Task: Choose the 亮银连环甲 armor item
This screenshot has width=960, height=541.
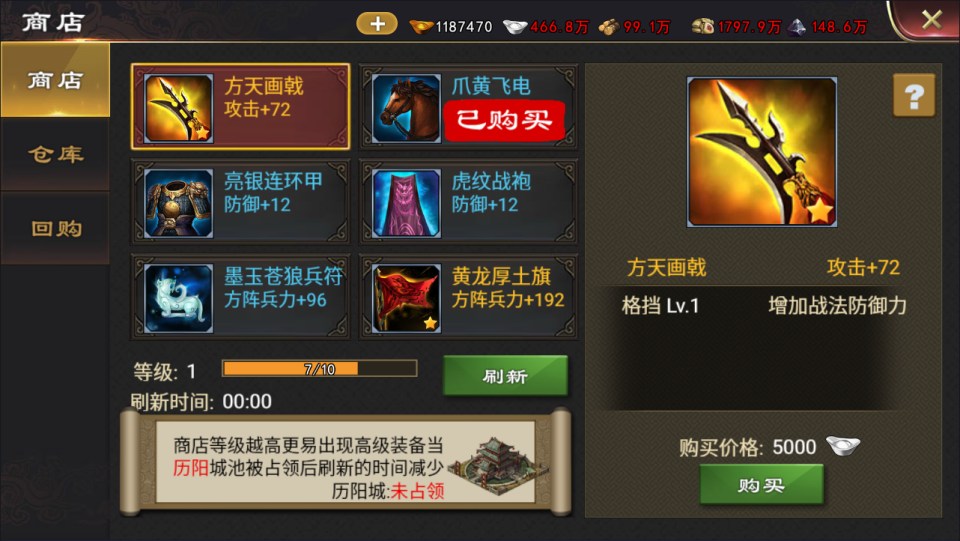Action: pyautogui.click(x=240, y=201)
